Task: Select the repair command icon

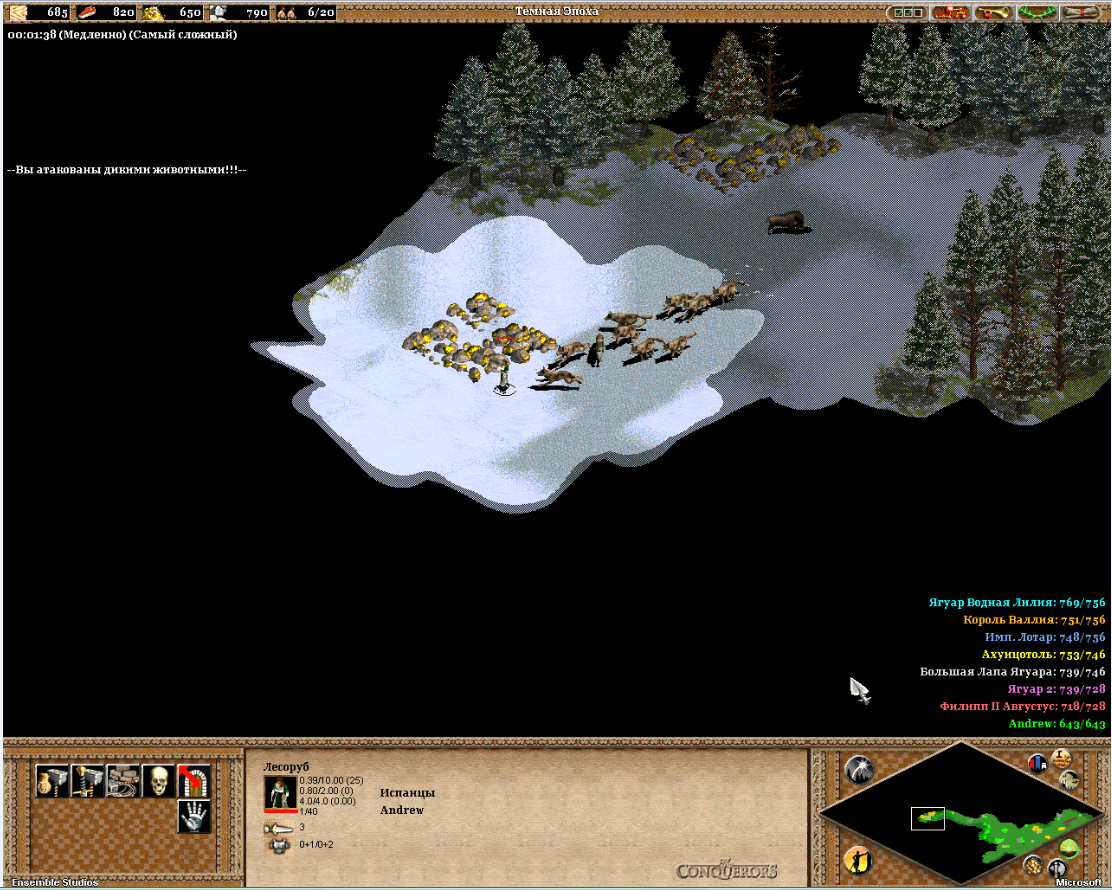Action: pyautogui.click(x=122, y=780)
